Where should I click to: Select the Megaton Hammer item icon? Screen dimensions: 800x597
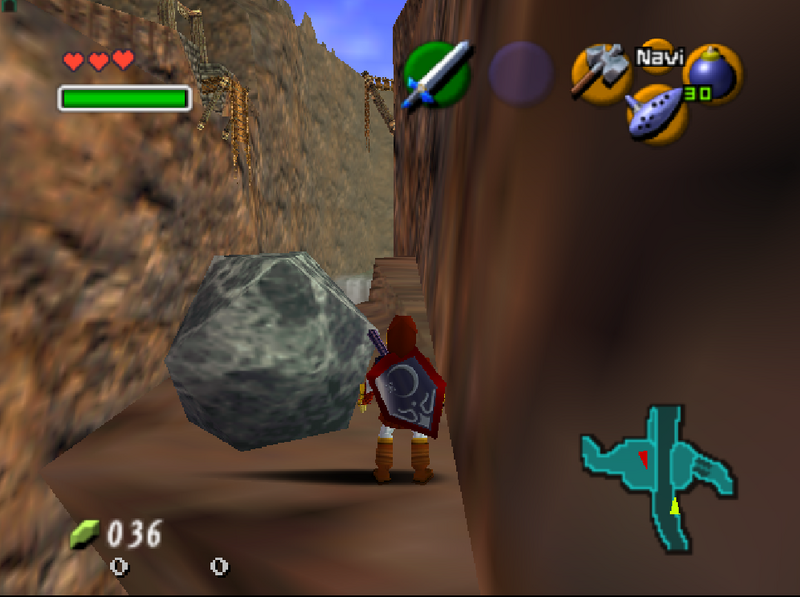coord(600,72)
